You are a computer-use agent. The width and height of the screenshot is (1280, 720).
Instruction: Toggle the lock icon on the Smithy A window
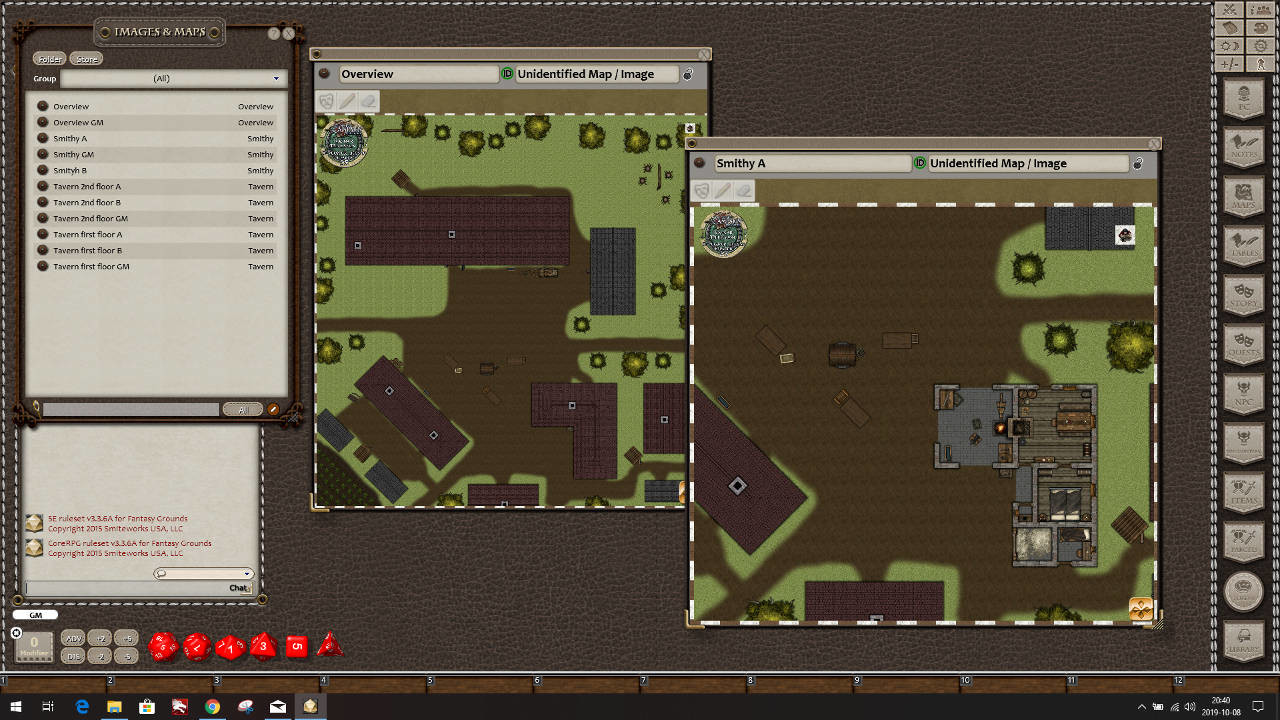pos(1137,163)
